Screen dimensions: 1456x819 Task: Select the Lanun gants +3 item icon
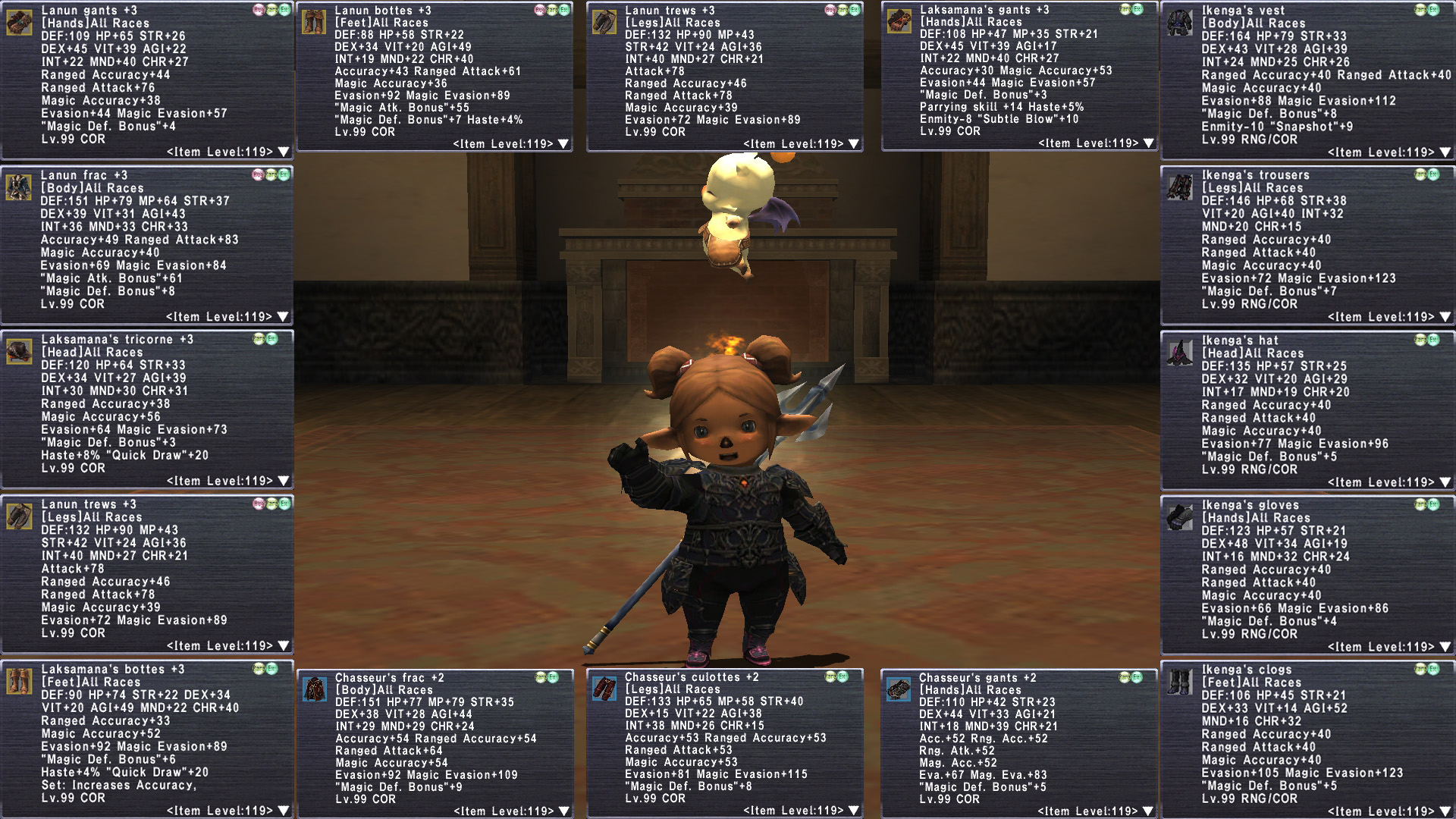pos(19,22)
